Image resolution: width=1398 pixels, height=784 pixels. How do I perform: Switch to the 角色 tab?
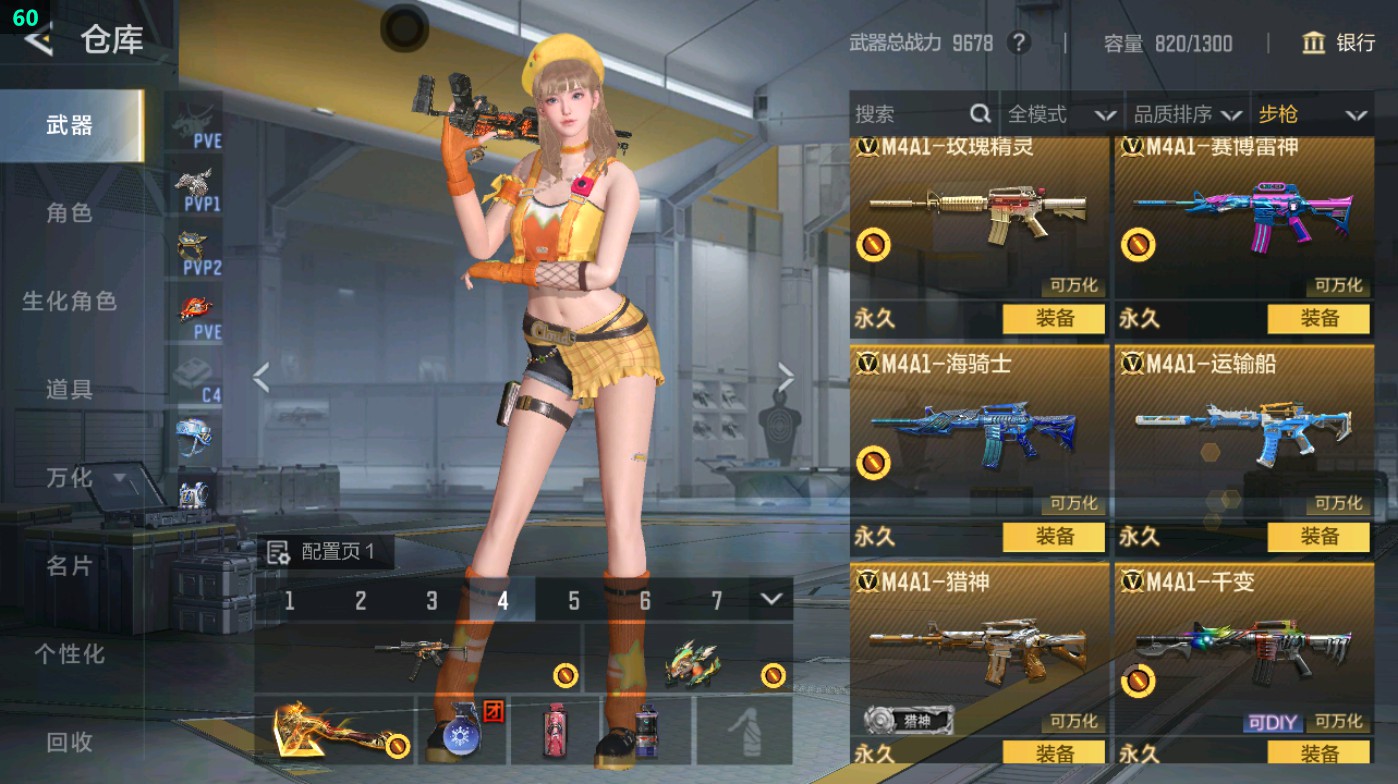pyautogui.click(x=69, y=213)
